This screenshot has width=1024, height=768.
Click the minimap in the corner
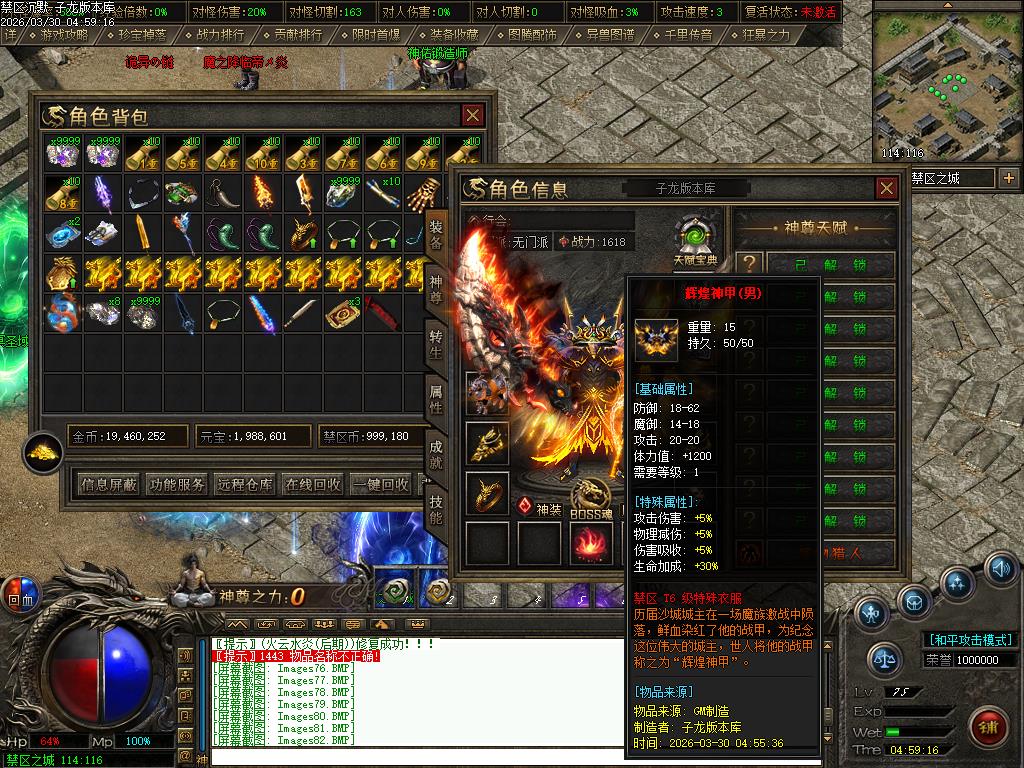click(947, 82)
